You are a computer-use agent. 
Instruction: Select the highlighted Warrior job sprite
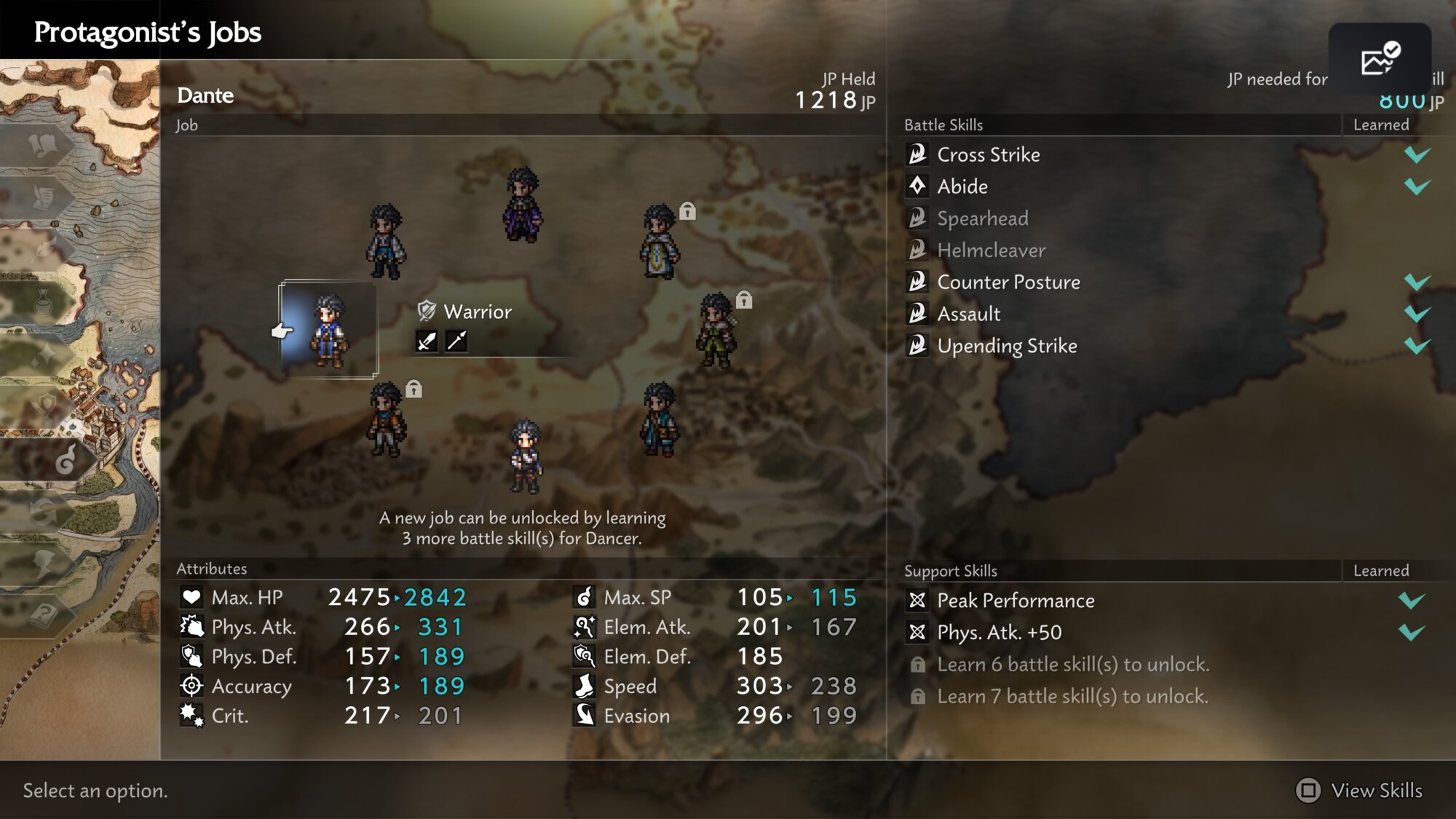click(329, 330)
